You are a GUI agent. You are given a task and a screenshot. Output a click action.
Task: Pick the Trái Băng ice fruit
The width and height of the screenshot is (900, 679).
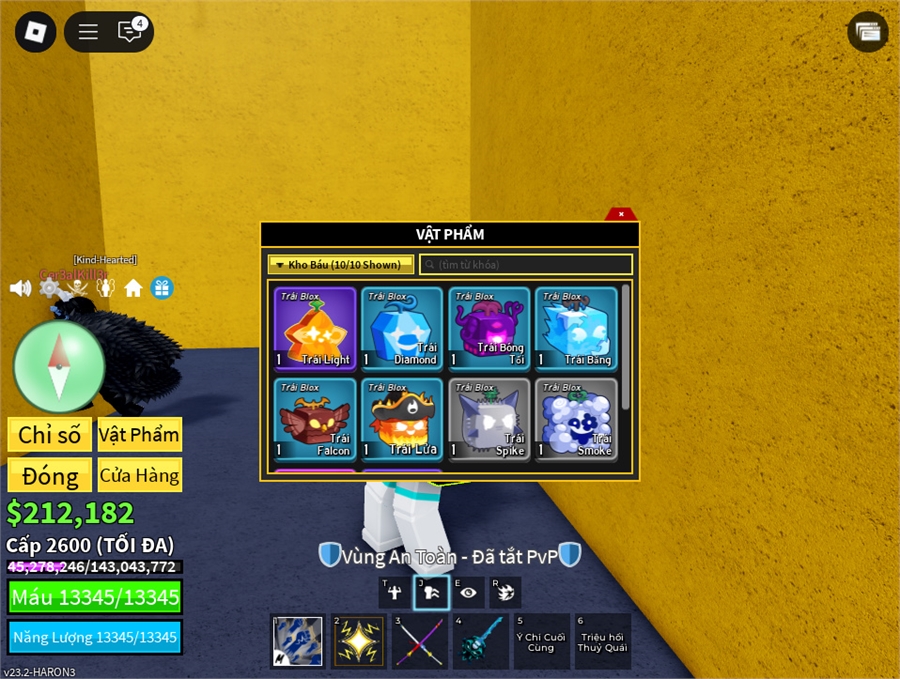[x=576, y=328]
